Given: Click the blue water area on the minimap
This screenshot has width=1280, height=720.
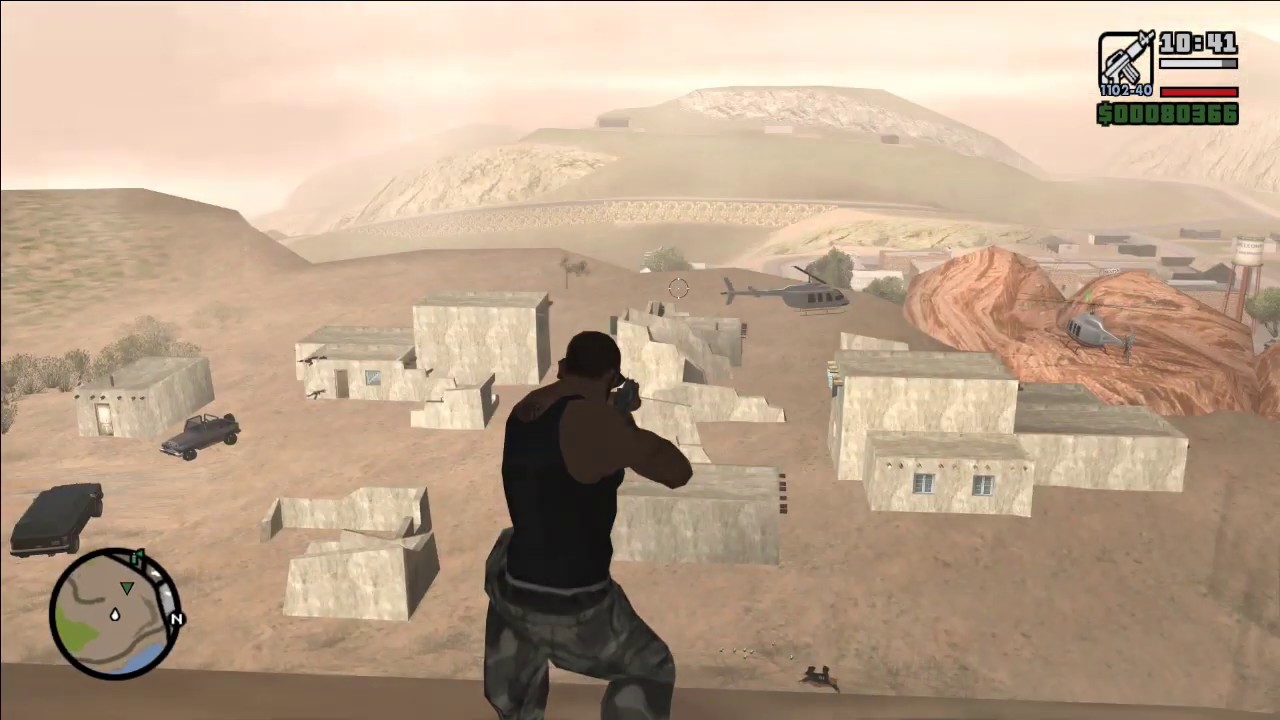Looking at the screenshot, I should (x=143, y=655).
